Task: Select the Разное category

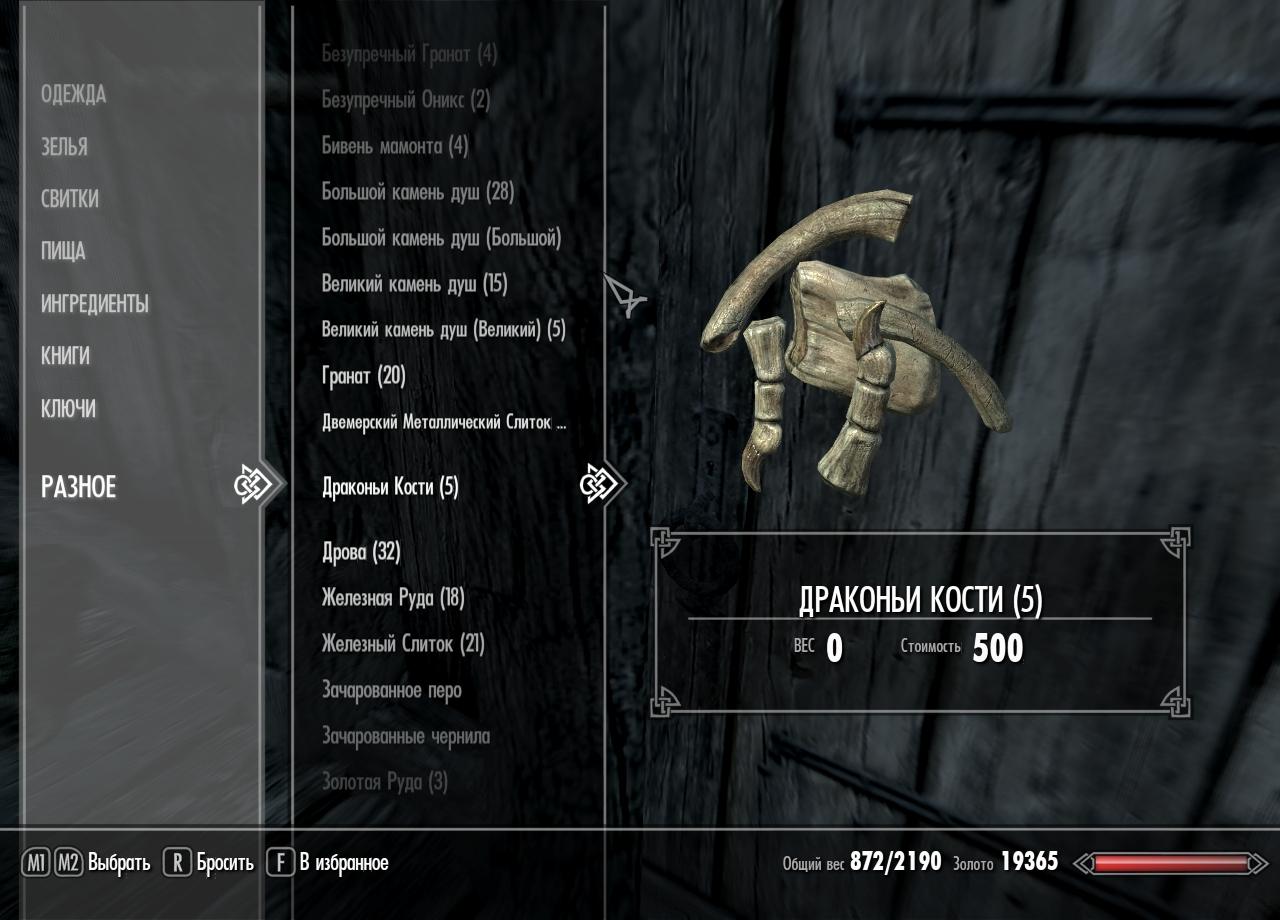Action: click(79, 487)
